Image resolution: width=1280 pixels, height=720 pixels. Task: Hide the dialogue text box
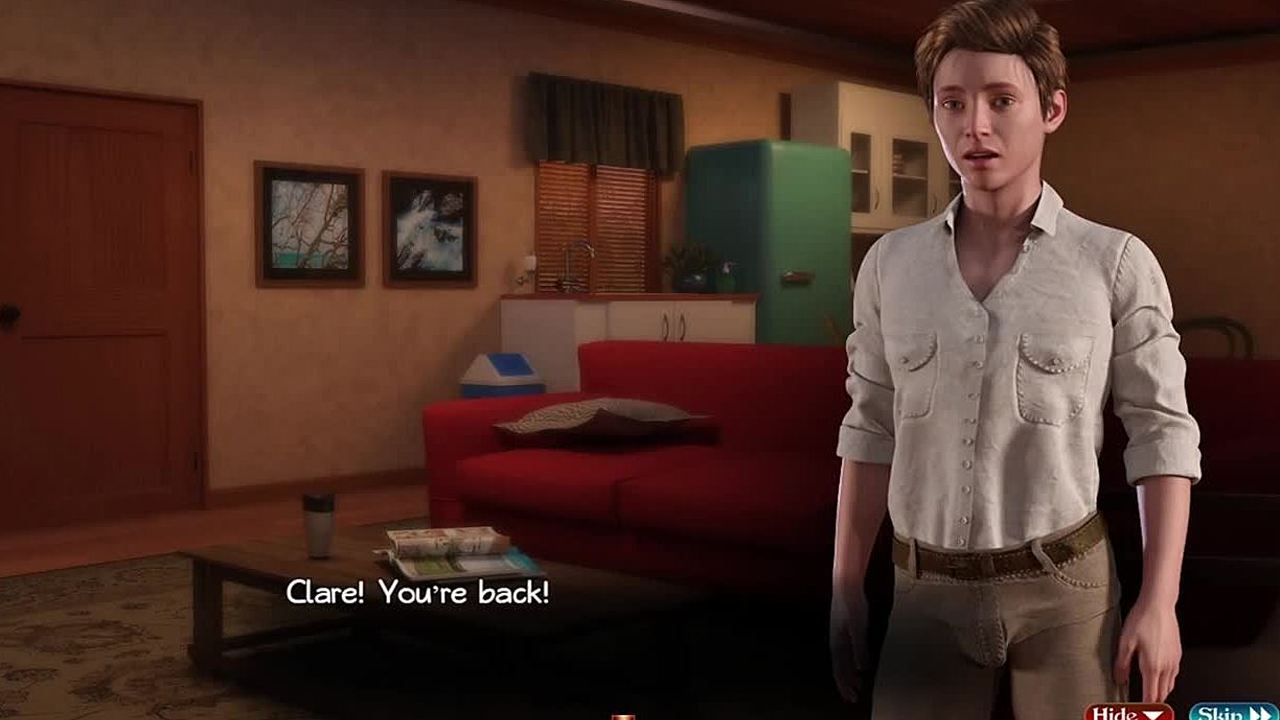tap(1129, 712)
